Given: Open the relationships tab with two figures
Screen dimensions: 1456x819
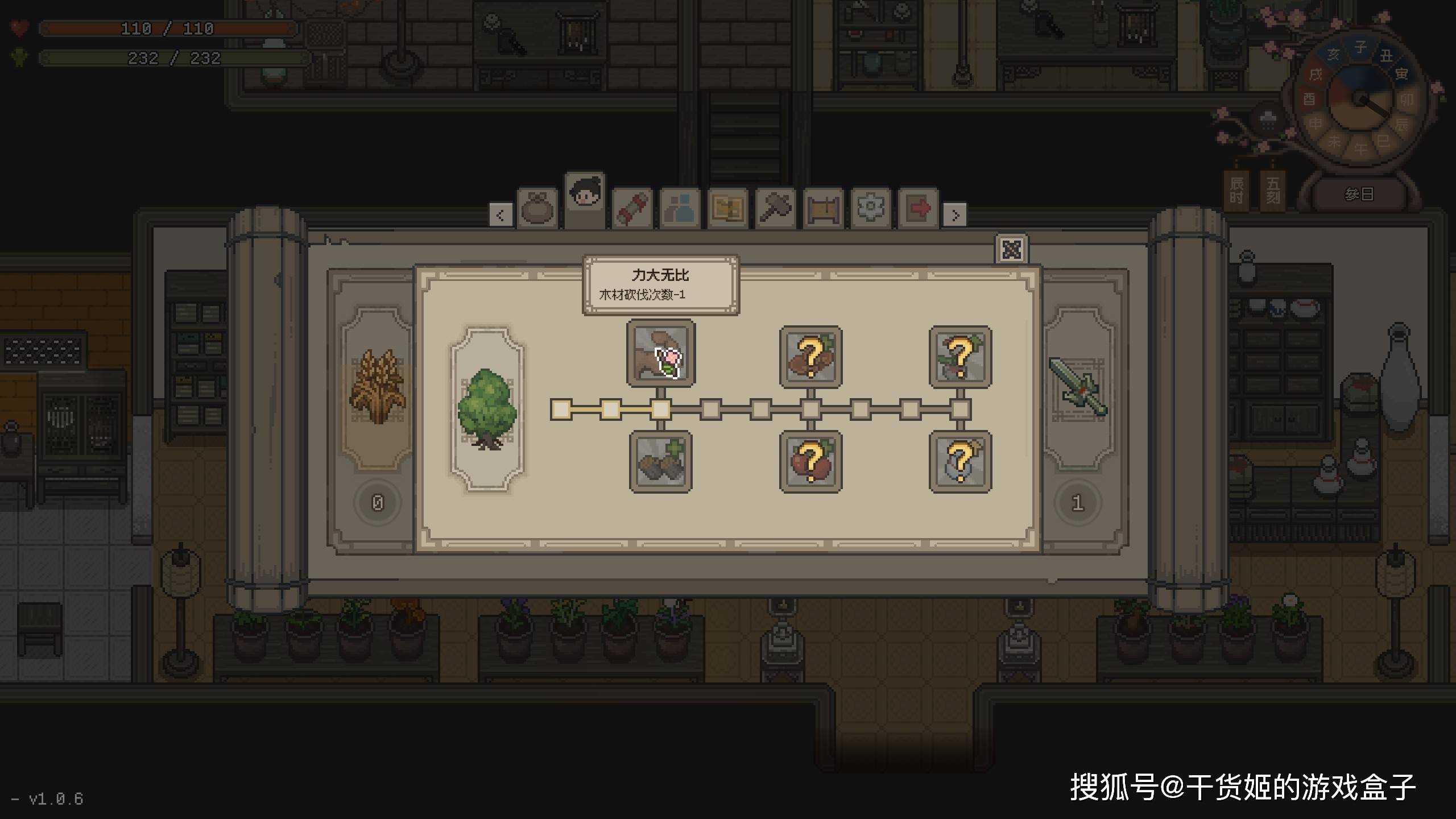Looking at the screenshot, I should pyautogui.click(x=680, y=208).
